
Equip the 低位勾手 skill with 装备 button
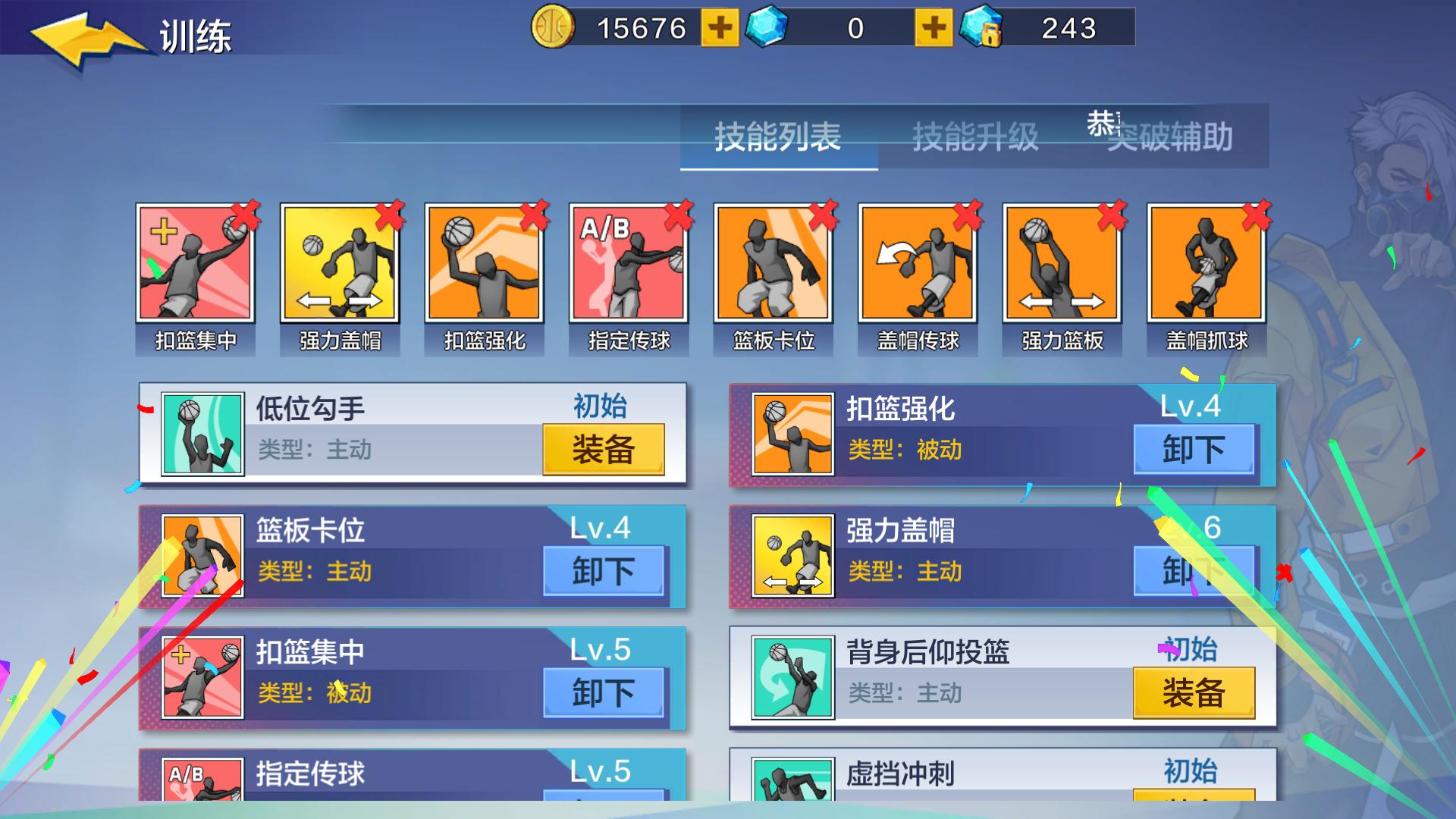pos(603,450)
